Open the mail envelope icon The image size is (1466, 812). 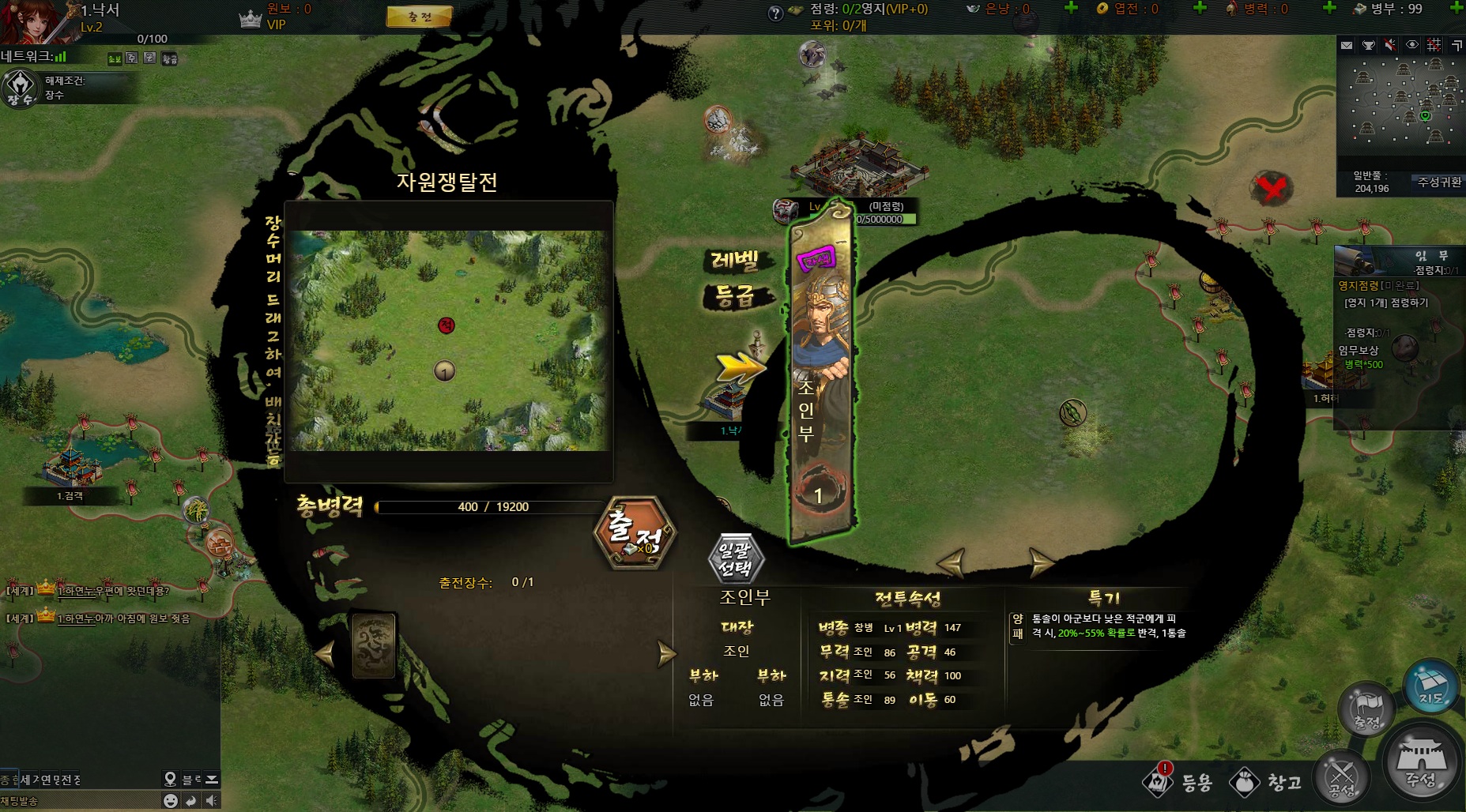1347,46
